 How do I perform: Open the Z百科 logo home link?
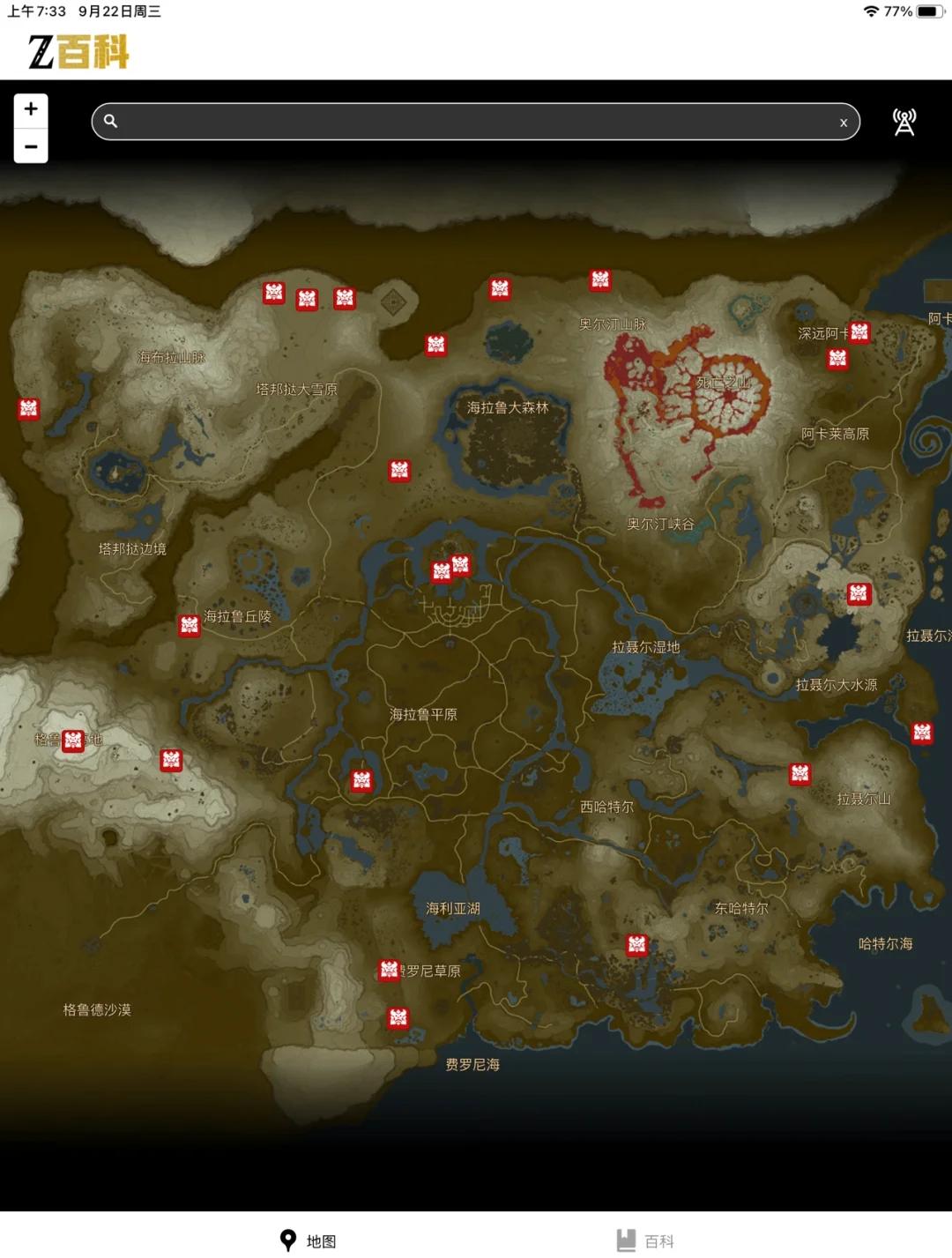(x=78, y=52)
